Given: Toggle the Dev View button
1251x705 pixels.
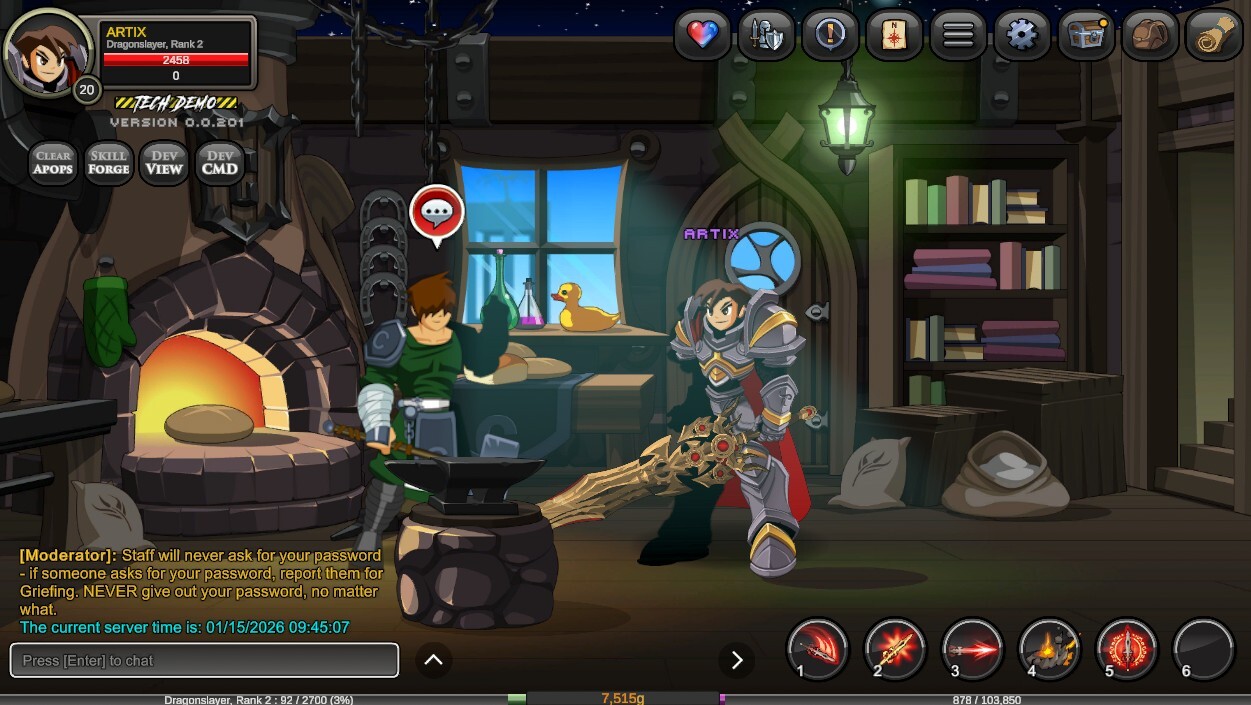Looking at the screenshot, I should 164,162.
